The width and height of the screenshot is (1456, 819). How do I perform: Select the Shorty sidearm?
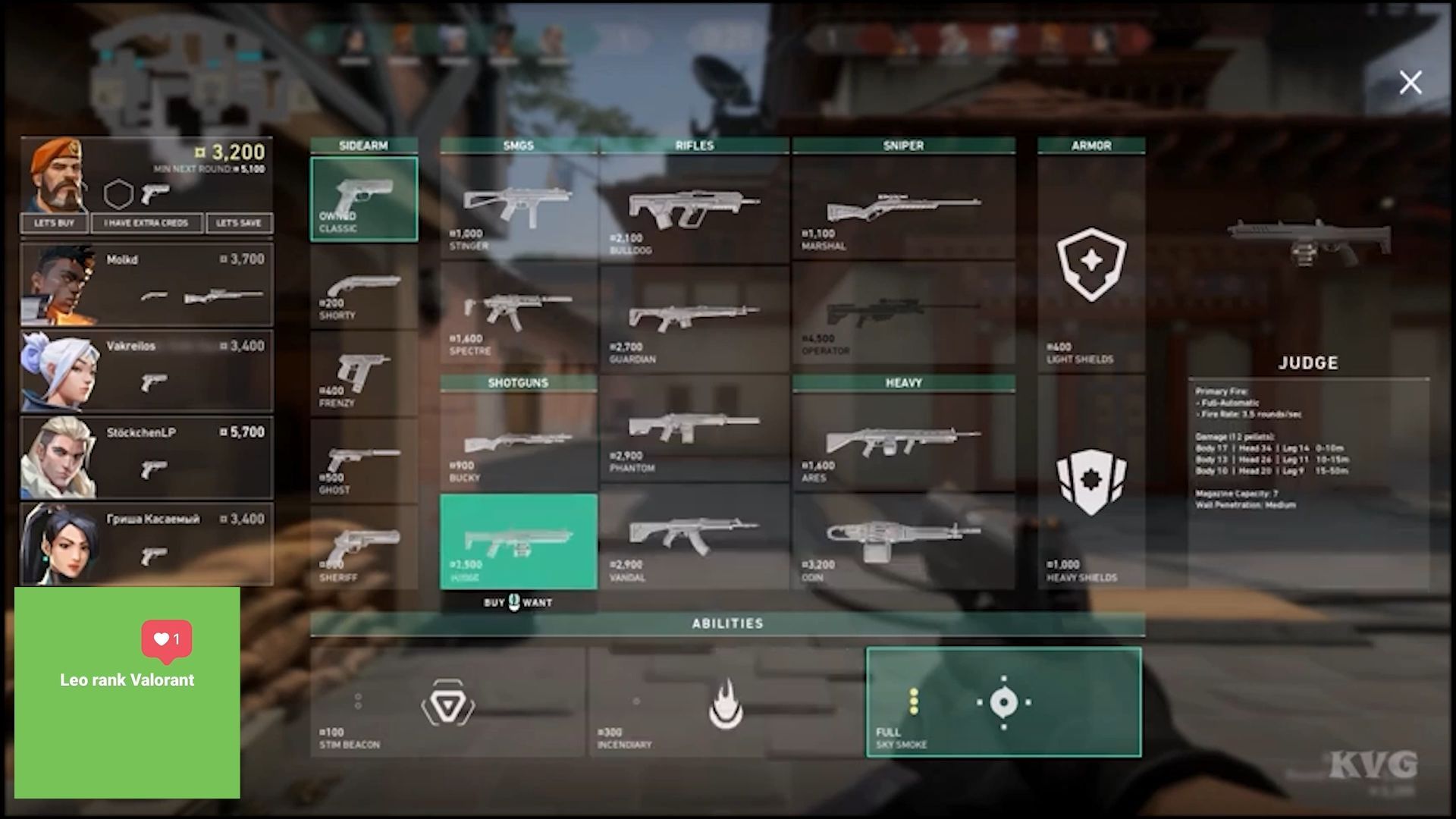[363, 289]
